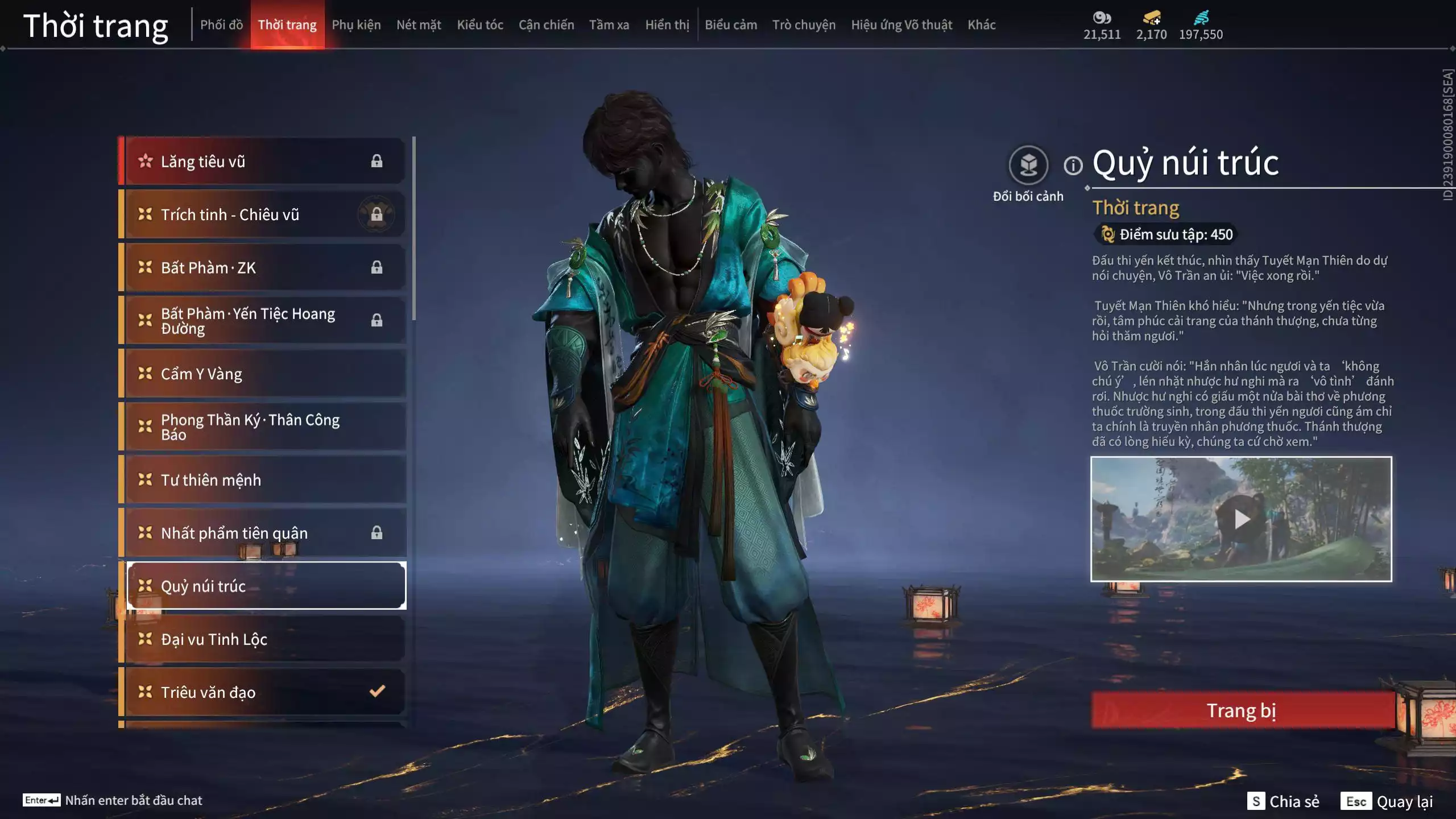Play the outfit preview video

tap(1241, 519)
